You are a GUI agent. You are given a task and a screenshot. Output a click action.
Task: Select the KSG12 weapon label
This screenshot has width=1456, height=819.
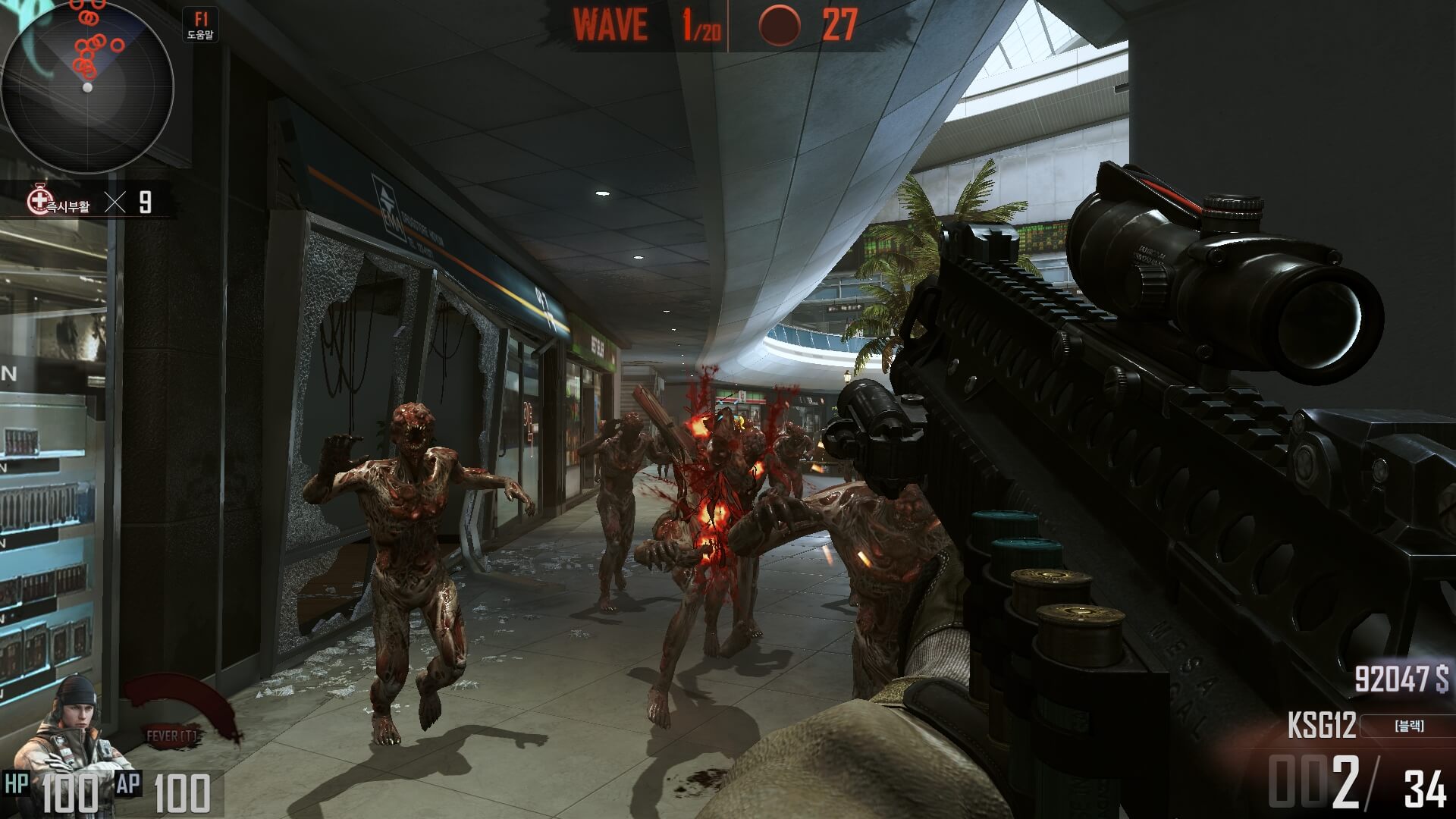[1321, 726]
